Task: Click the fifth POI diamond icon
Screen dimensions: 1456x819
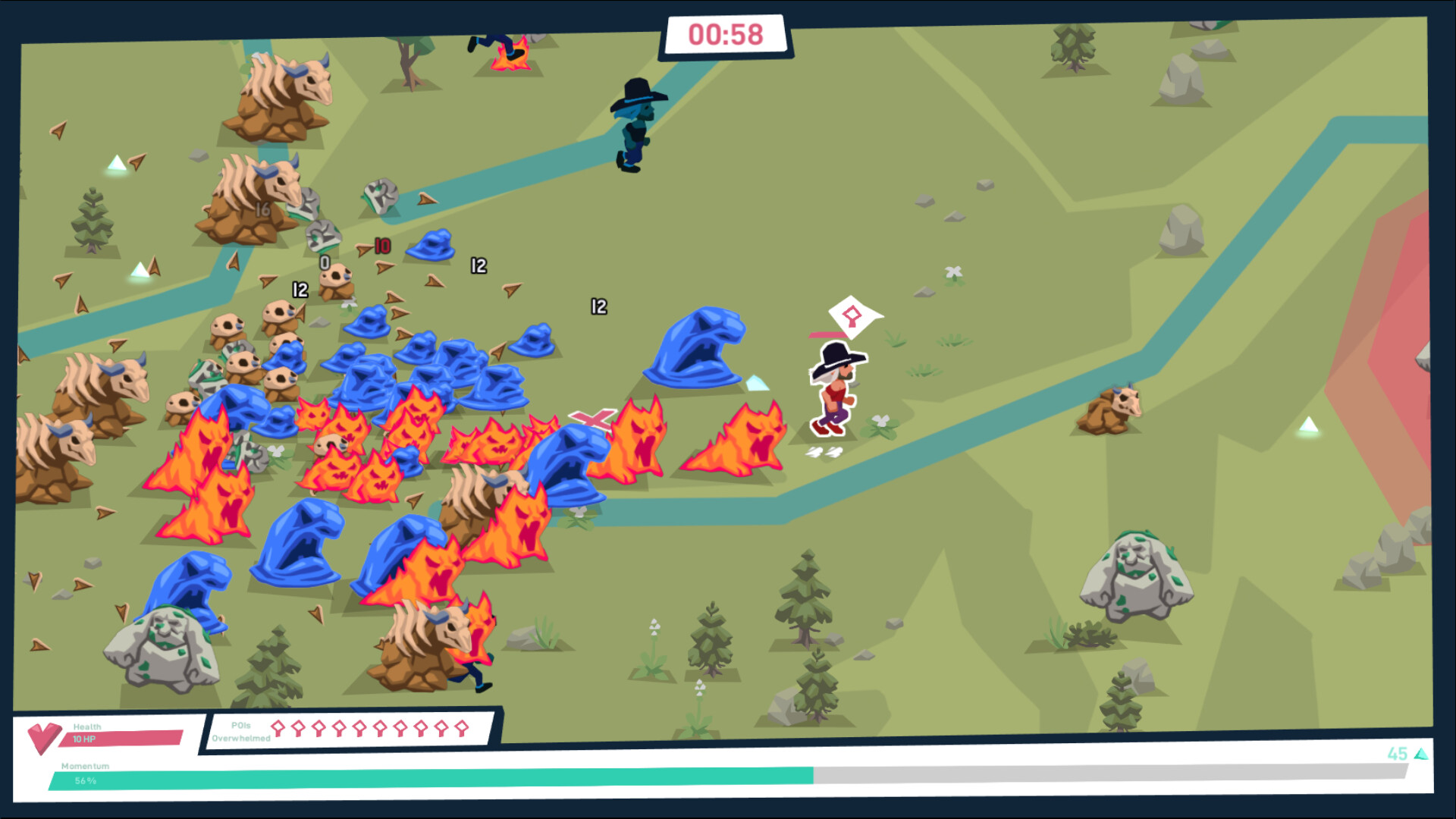Action: pos(359,729)
